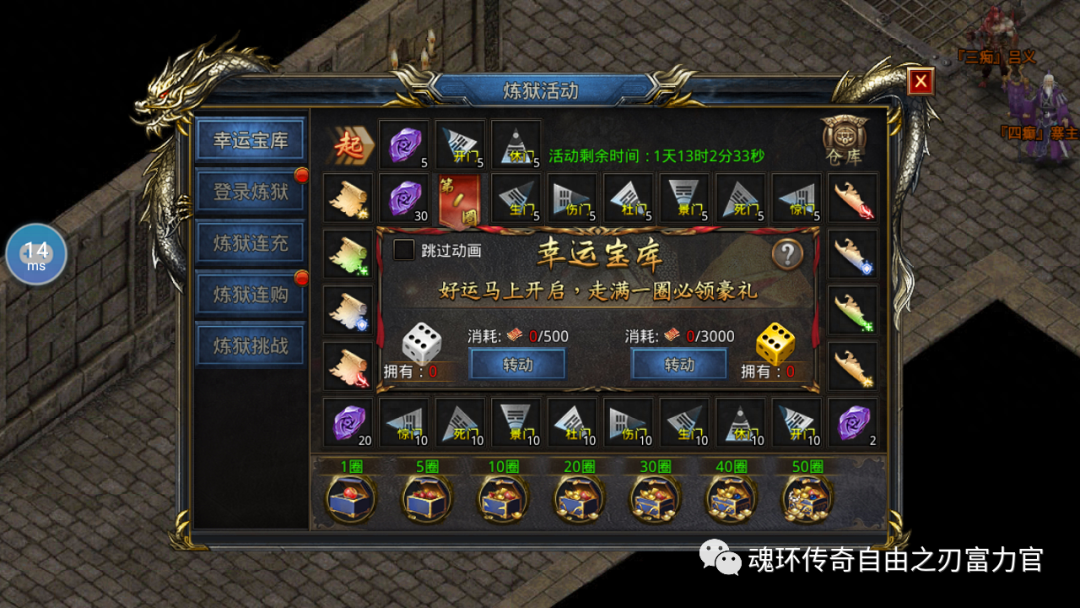The image size is (1080, 608).
Task: Click the question mark help button
Action: pyautogui.click(x=787, y=253)
